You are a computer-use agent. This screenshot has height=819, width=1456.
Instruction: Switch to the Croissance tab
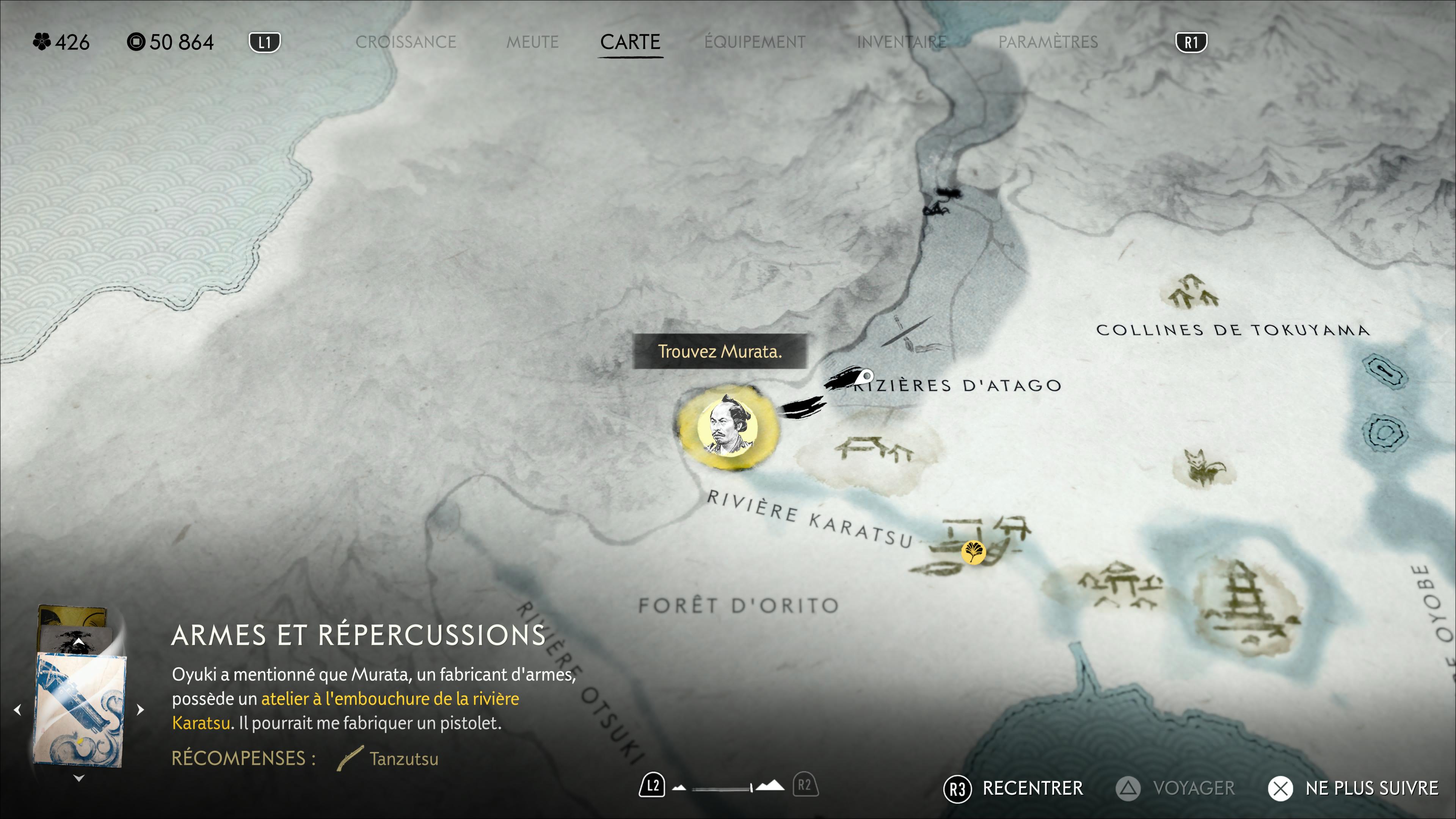[405, 42]
